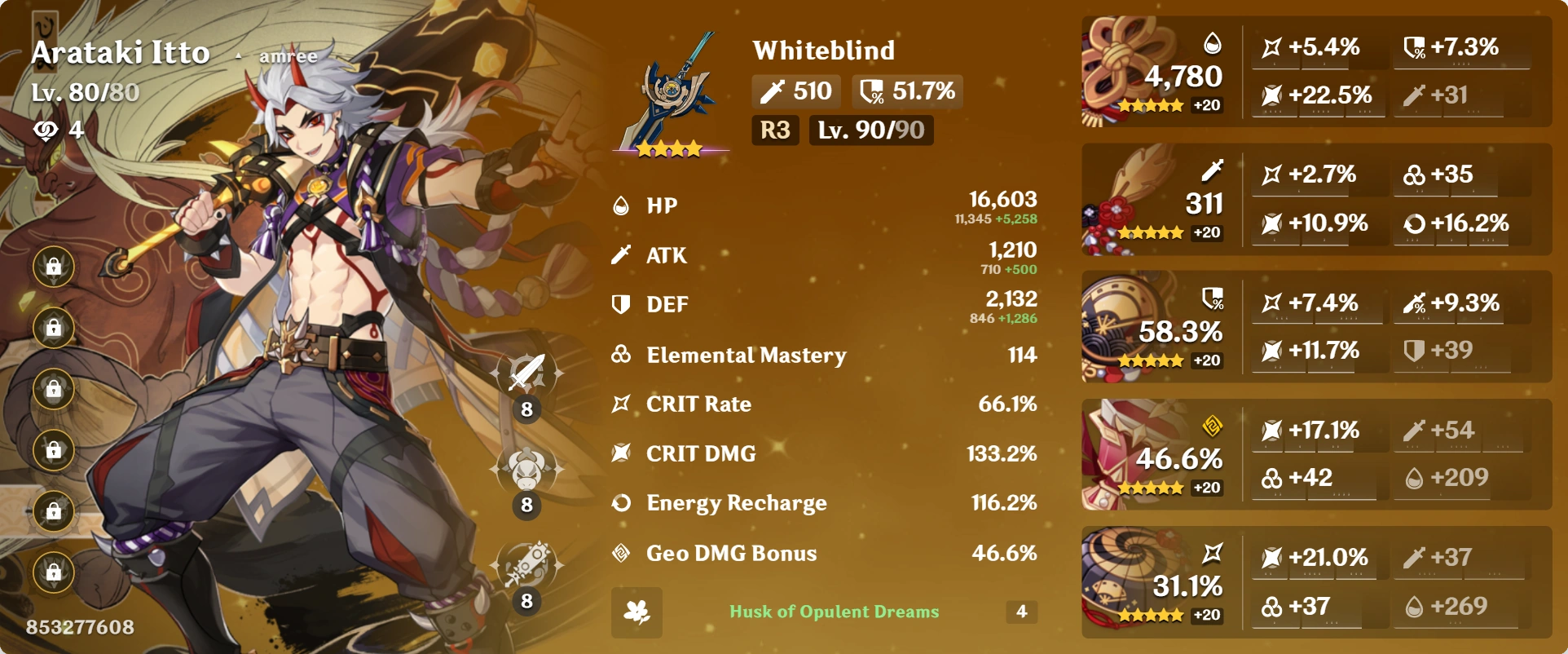Viewport: 1568px width, 654px height.
Task: Click the Geo DMG Bonus stat icon
Action: 620,553
